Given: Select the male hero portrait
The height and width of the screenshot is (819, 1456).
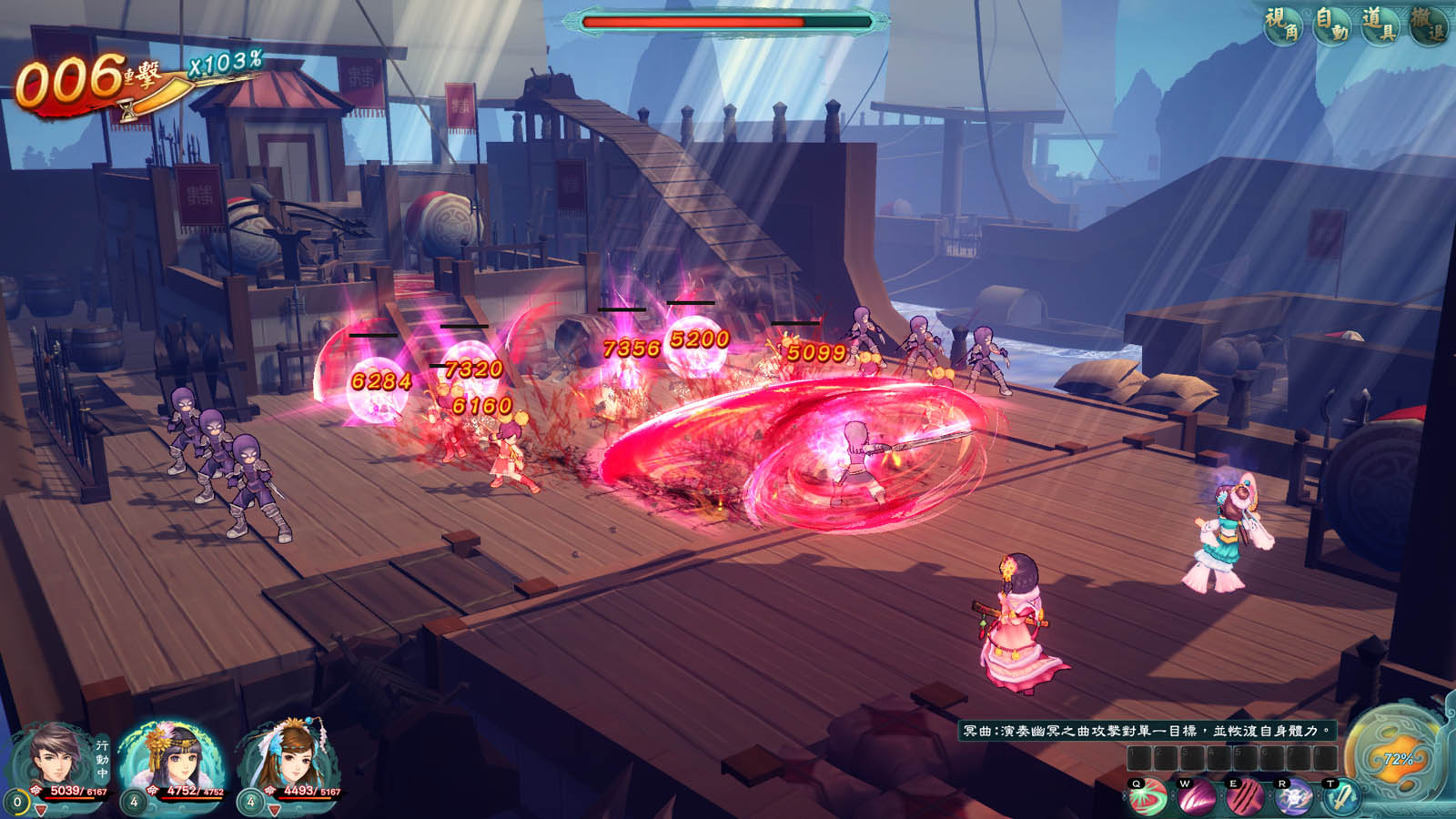Looking at the screenshot, I should click(x=55, y=757).
